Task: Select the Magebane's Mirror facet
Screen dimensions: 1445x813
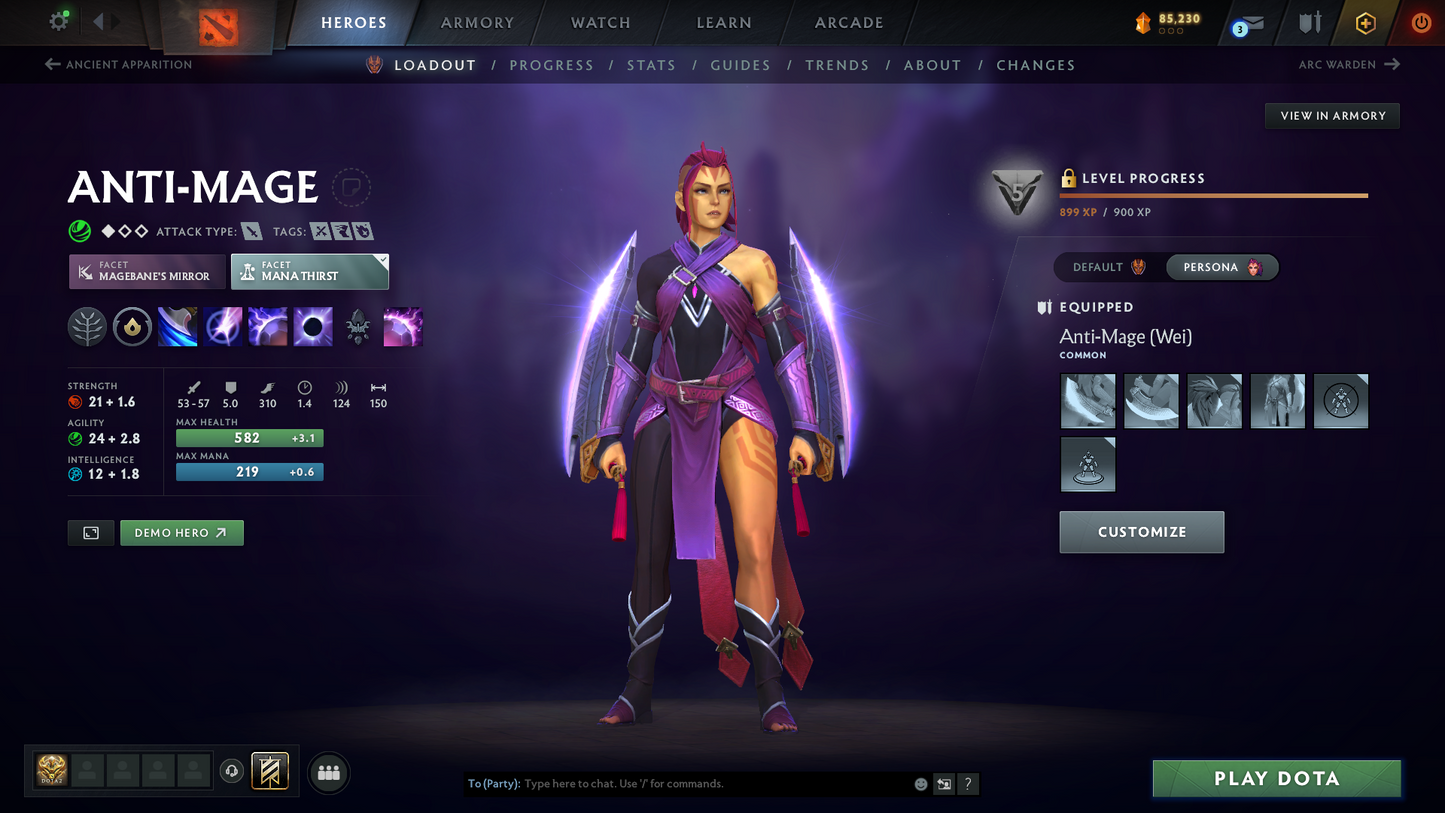Action: pos(146,271)
